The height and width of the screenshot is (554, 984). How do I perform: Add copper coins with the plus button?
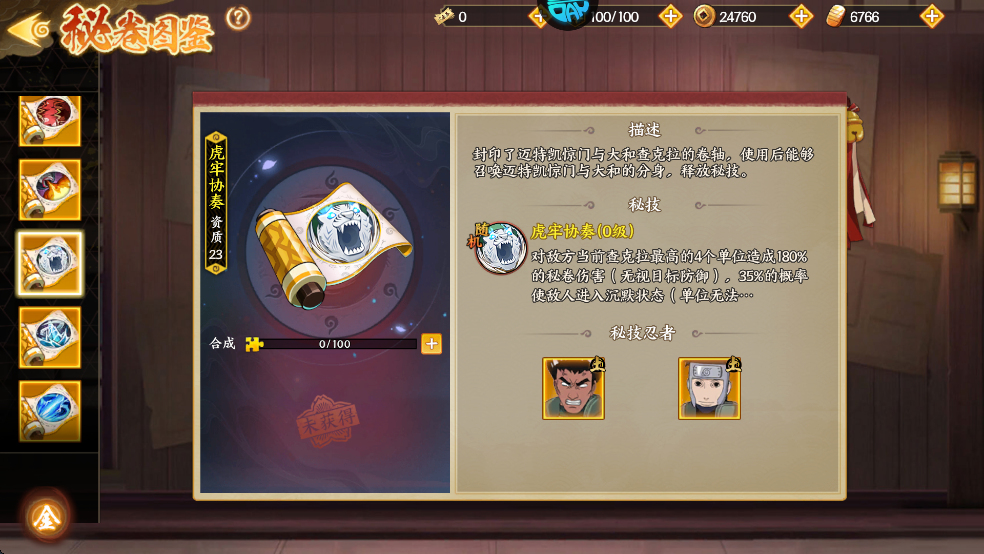[800, 16]
